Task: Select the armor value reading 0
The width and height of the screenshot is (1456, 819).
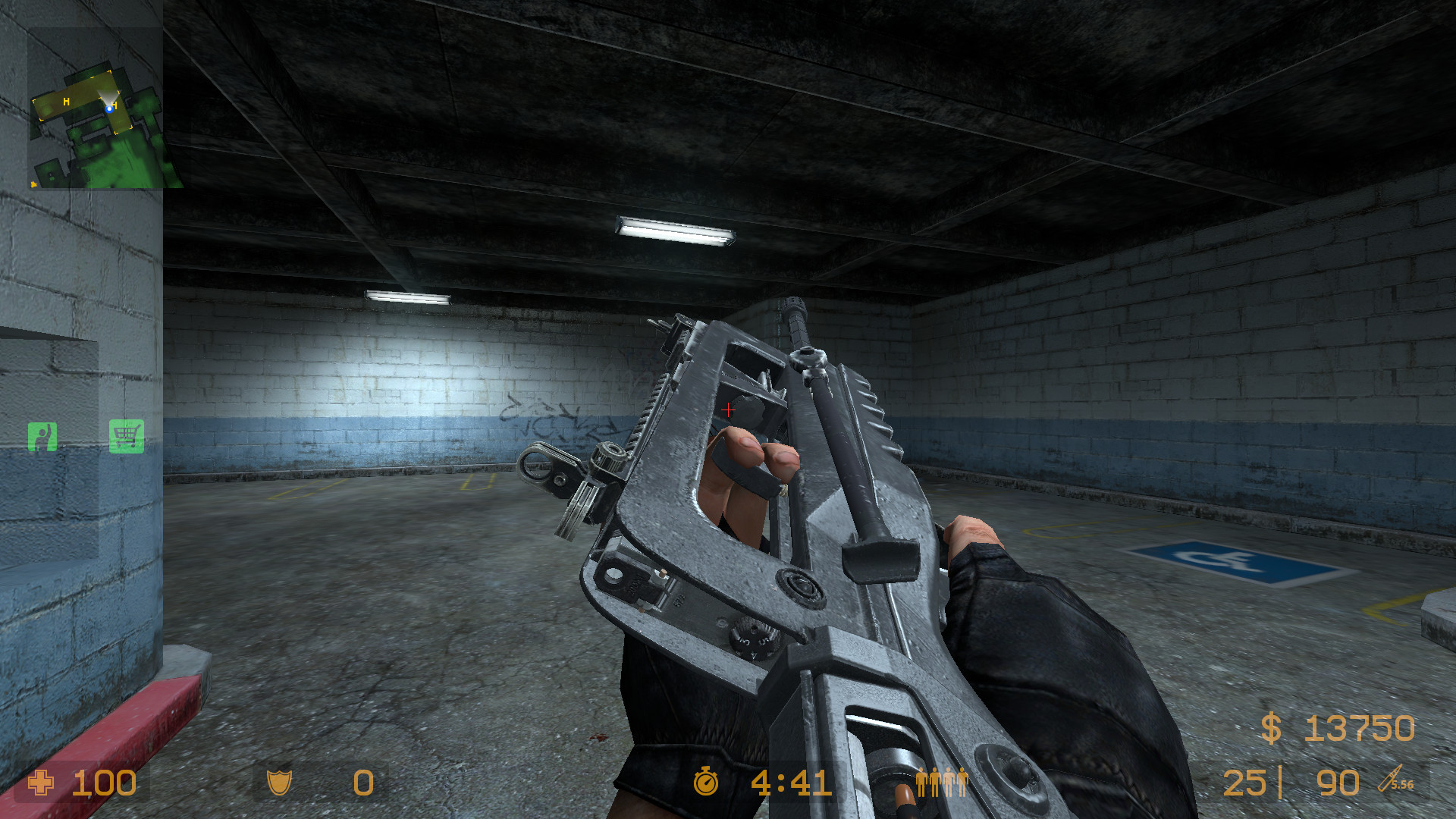Action: (x=362, y=783)
